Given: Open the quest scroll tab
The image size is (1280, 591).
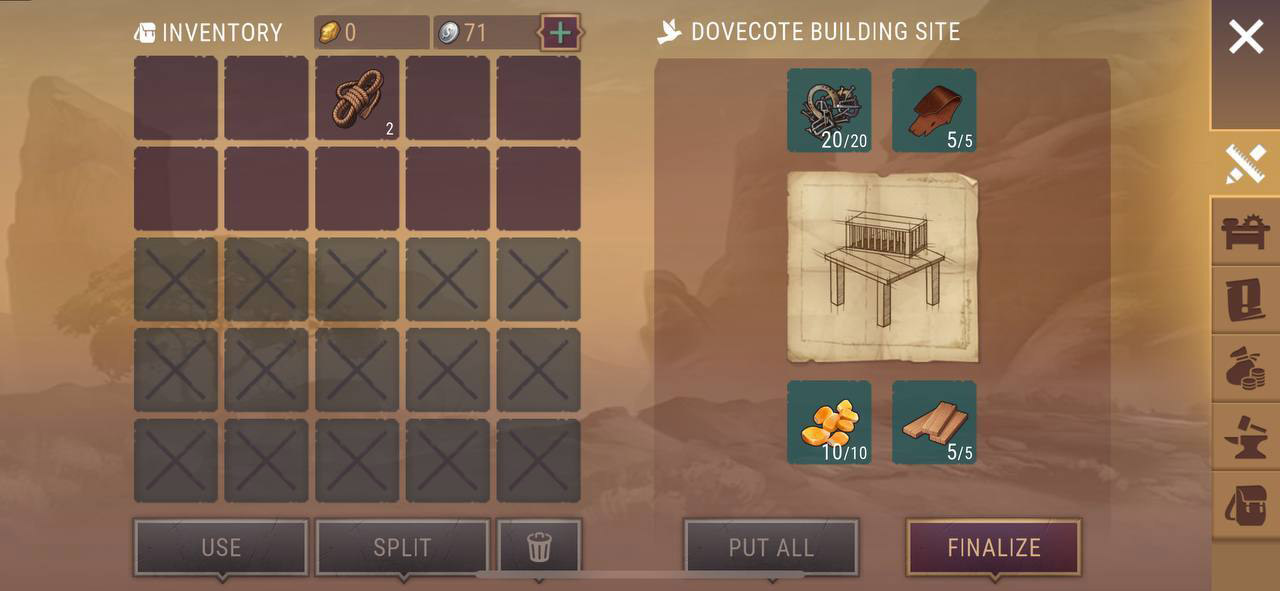Looking at the screenshot, I should 1246,300.
